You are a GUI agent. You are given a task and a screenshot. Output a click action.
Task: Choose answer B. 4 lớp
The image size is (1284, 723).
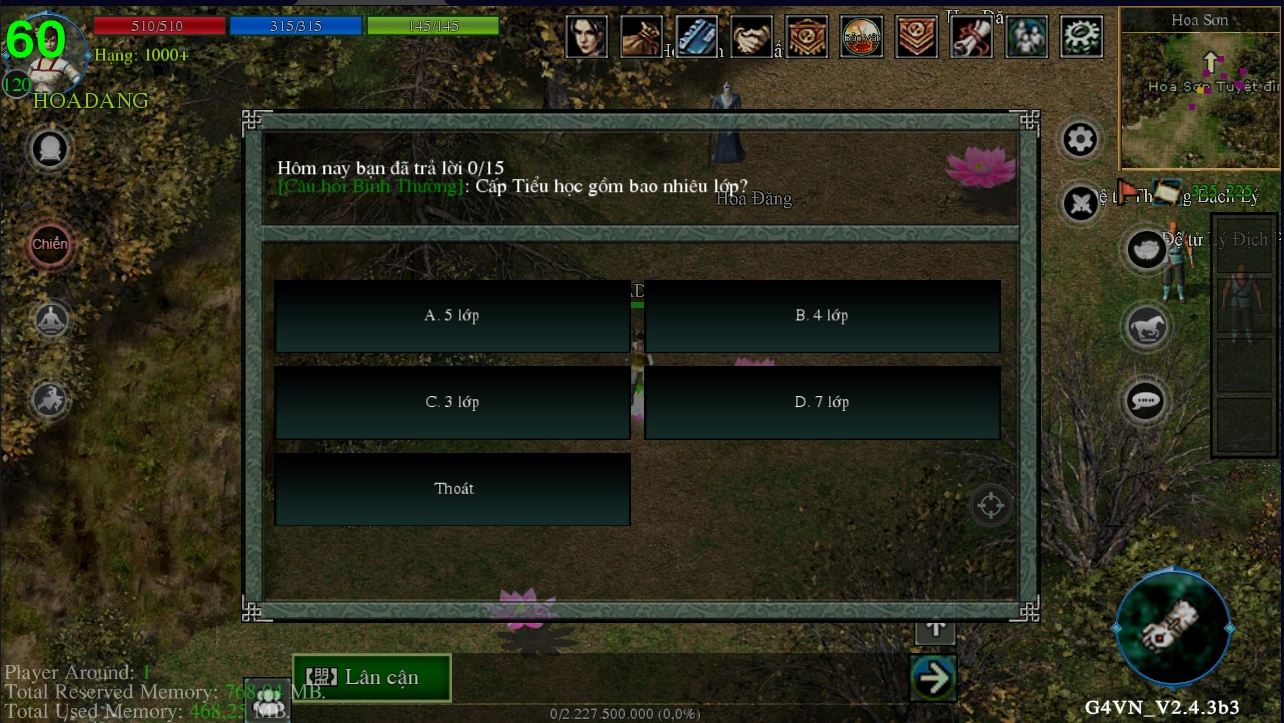tap(822, 316)
